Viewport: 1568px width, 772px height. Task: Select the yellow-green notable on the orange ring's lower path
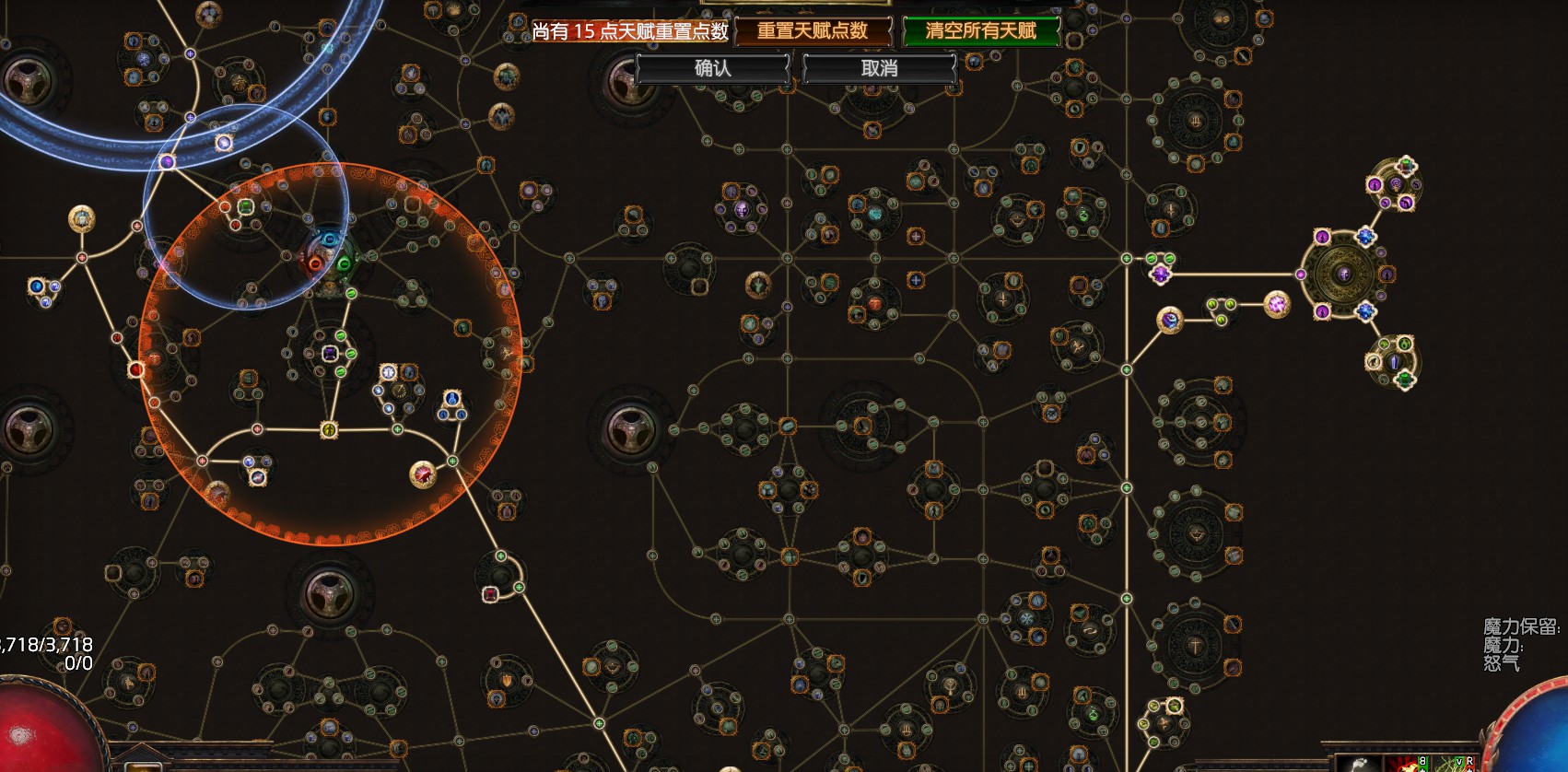coord(329,429)
